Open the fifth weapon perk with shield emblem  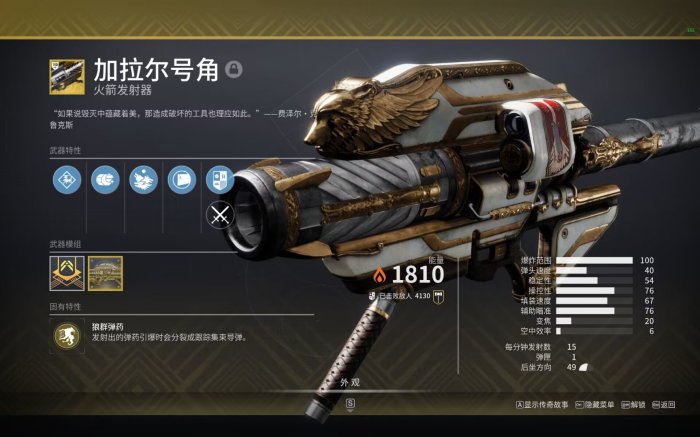[x=220, y=180]
